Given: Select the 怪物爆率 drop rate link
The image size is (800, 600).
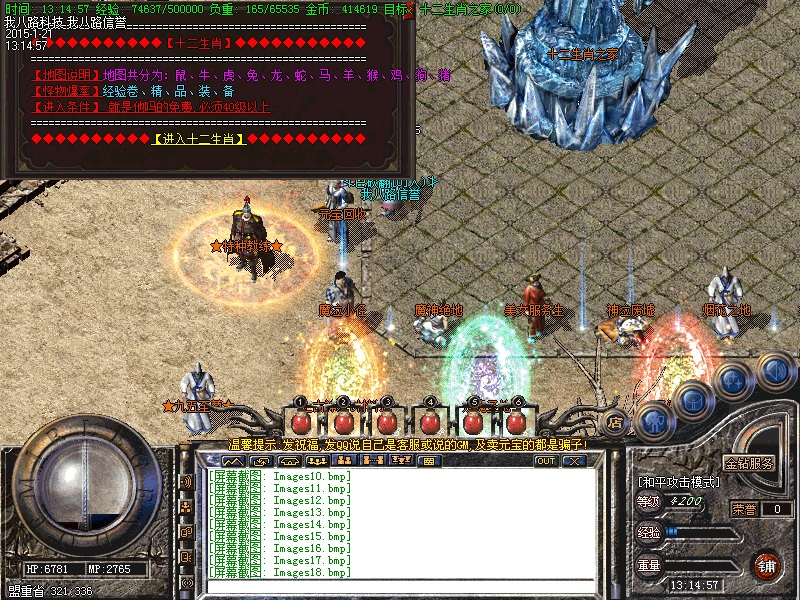Looking at the screenshot, I should pyautogui.click(x=66, y=91).
